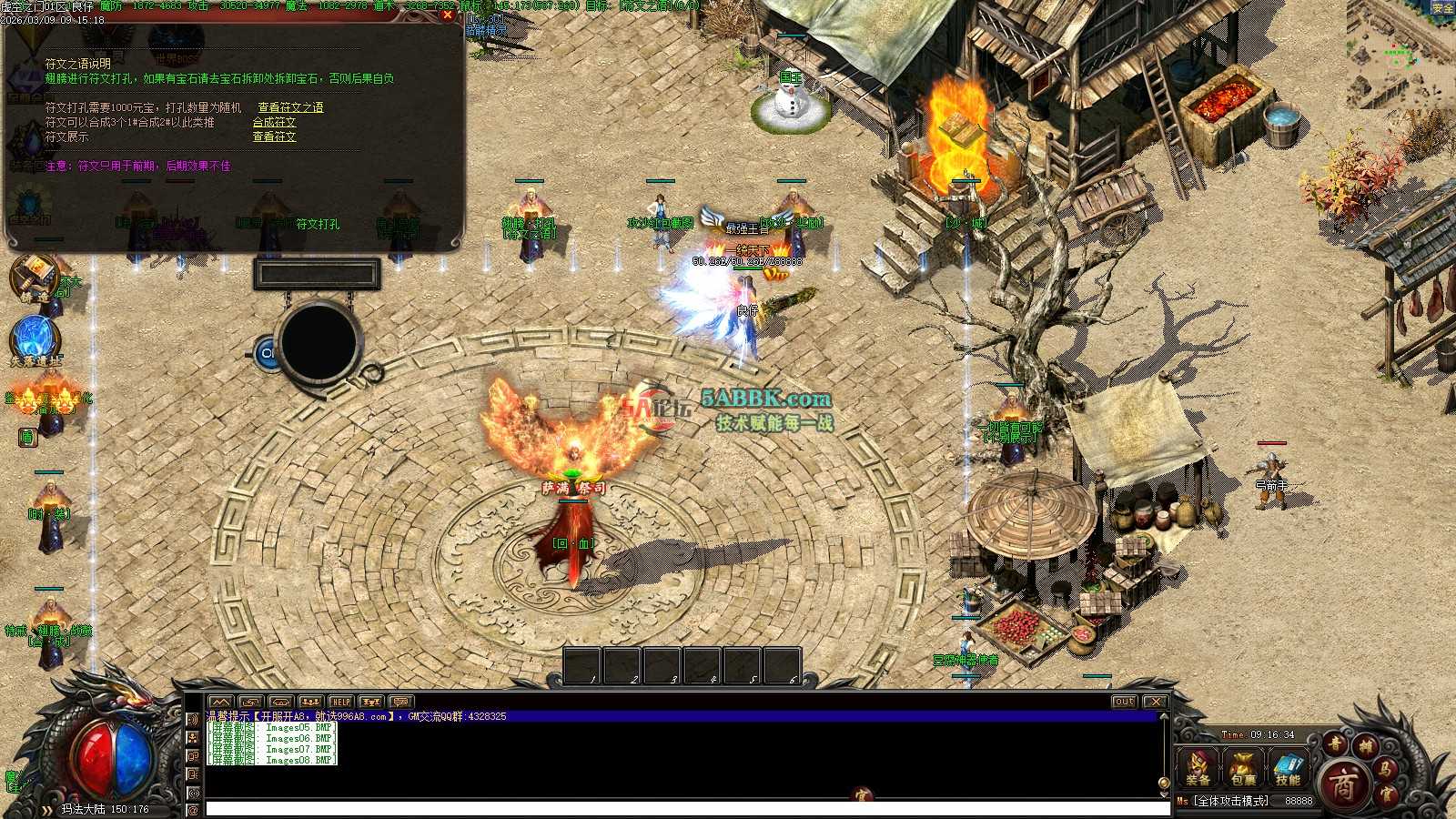Click the 马 mount round button

(x=1385, y=772)
